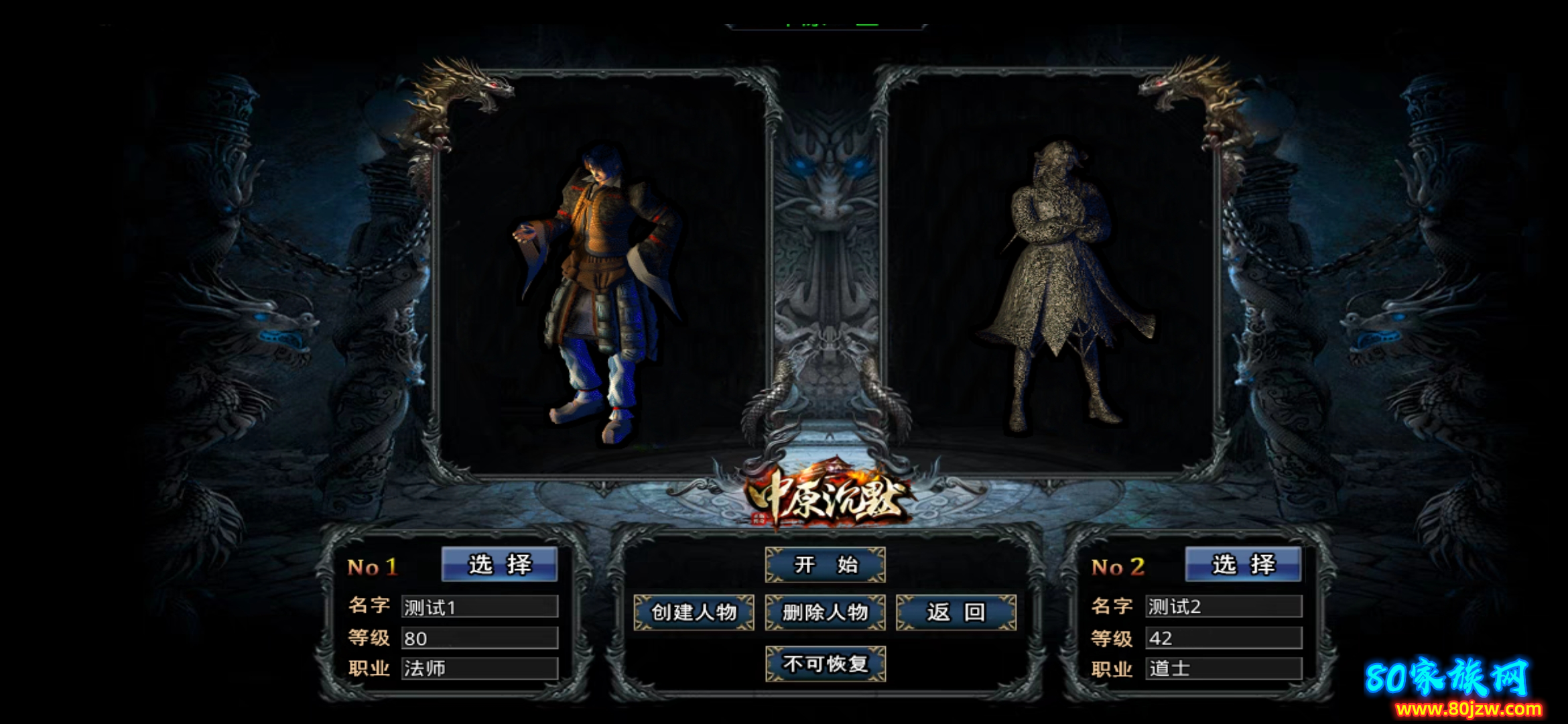1568x724 pixels.
Task: Visit the www.80jzw.com watermark link
Action: click(x=1467, y=709)
